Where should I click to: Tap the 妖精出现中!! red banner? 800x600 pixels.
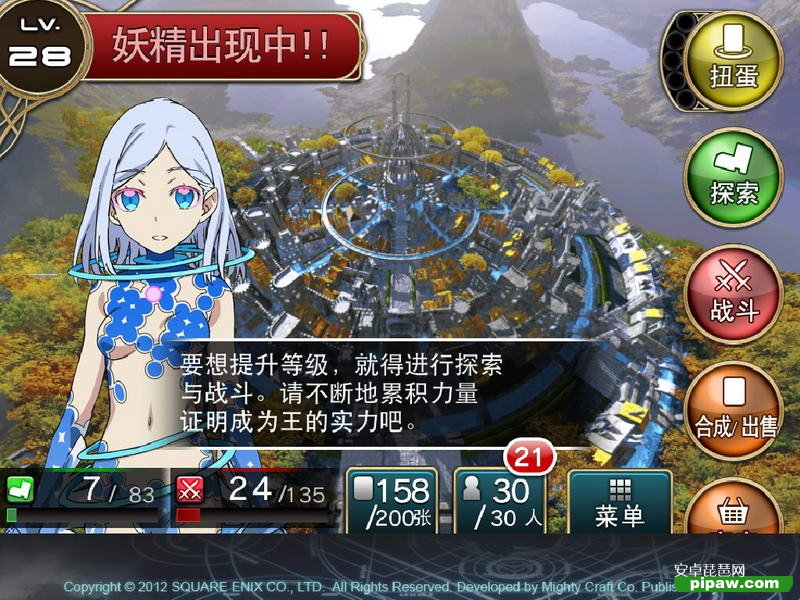tap(222, 46)
